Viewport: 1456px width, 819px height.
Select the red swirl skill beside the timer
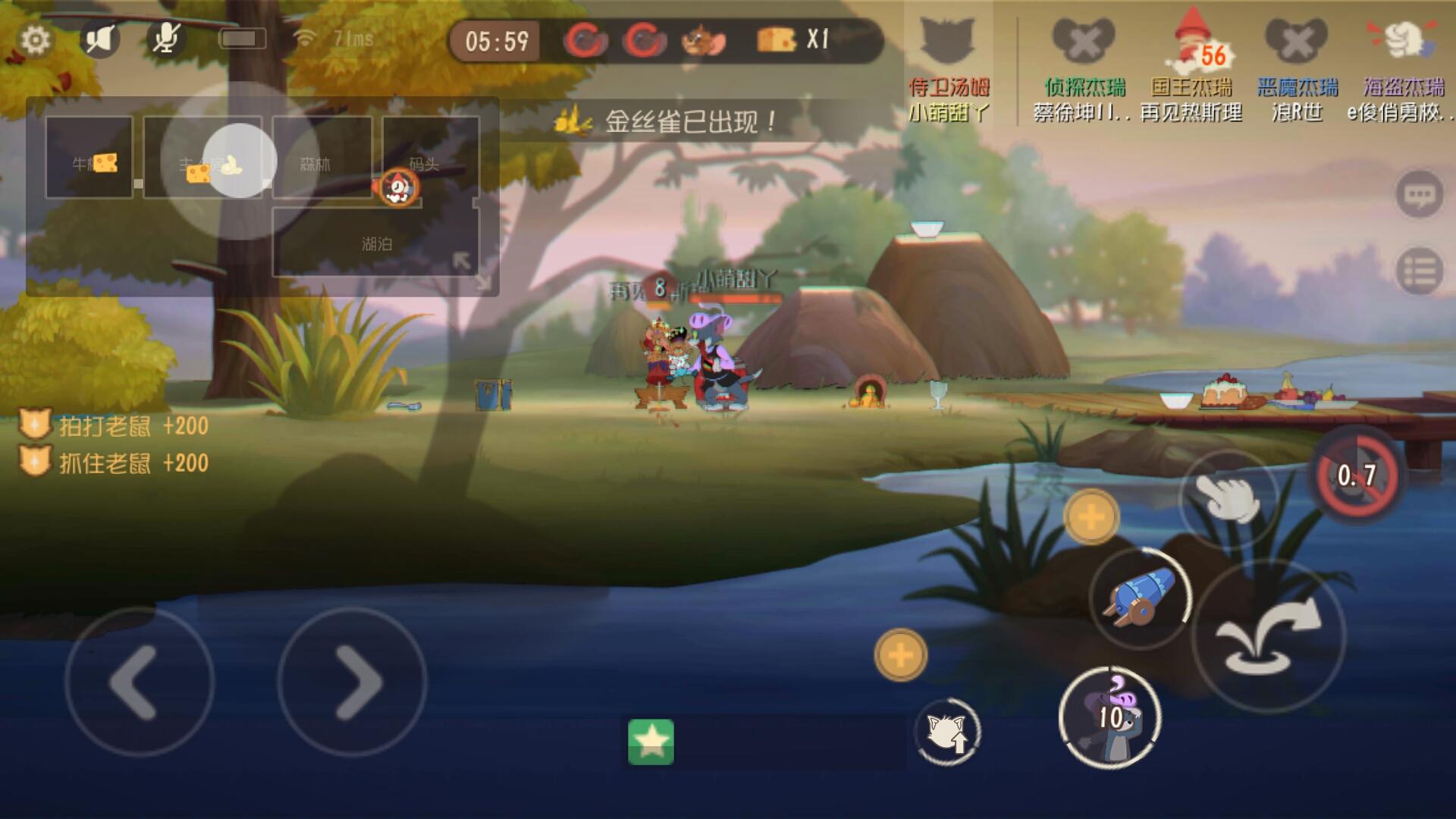[x=586, y=38]
